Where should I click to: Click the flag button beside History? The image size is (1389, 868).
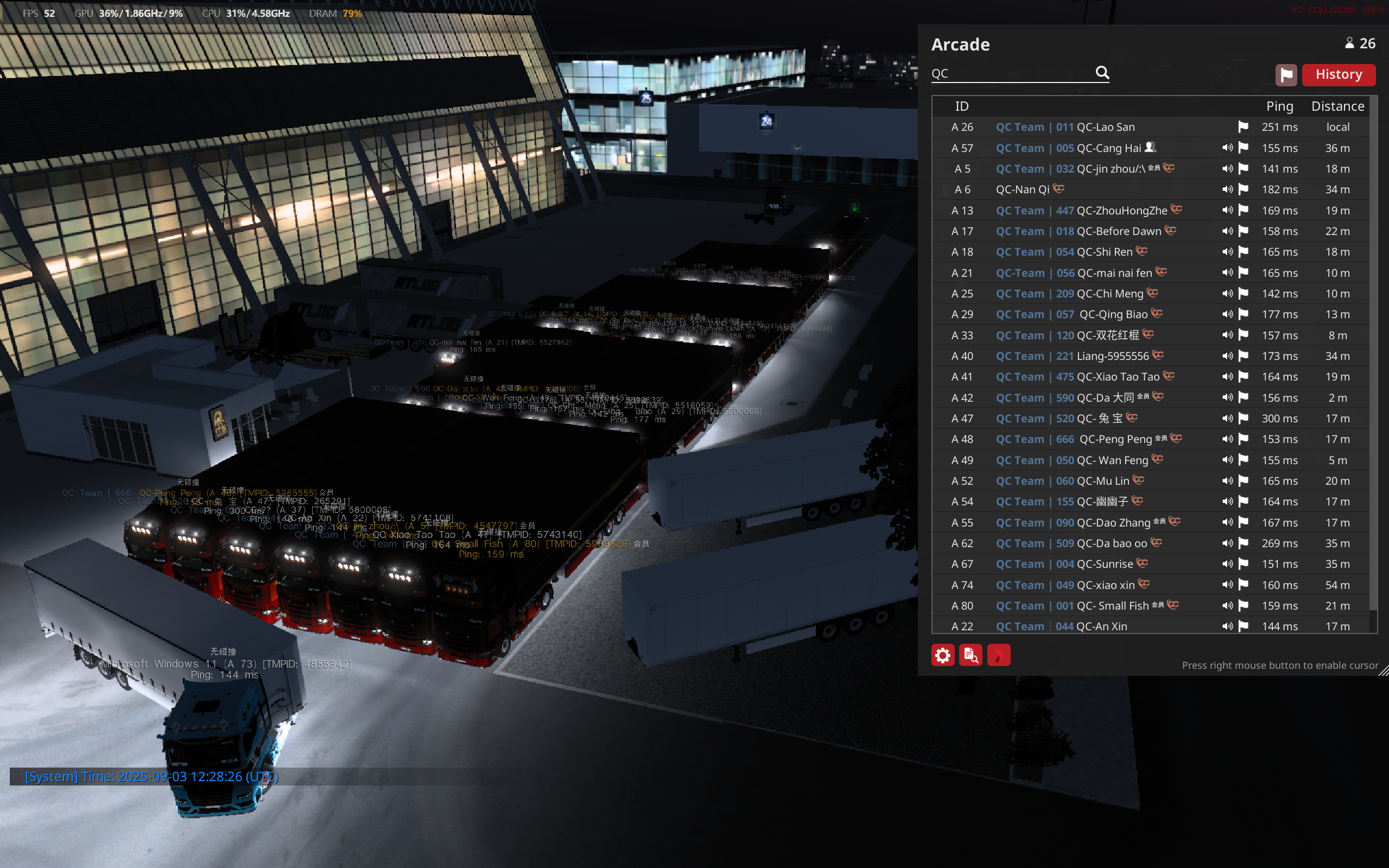click(1286, 74)
